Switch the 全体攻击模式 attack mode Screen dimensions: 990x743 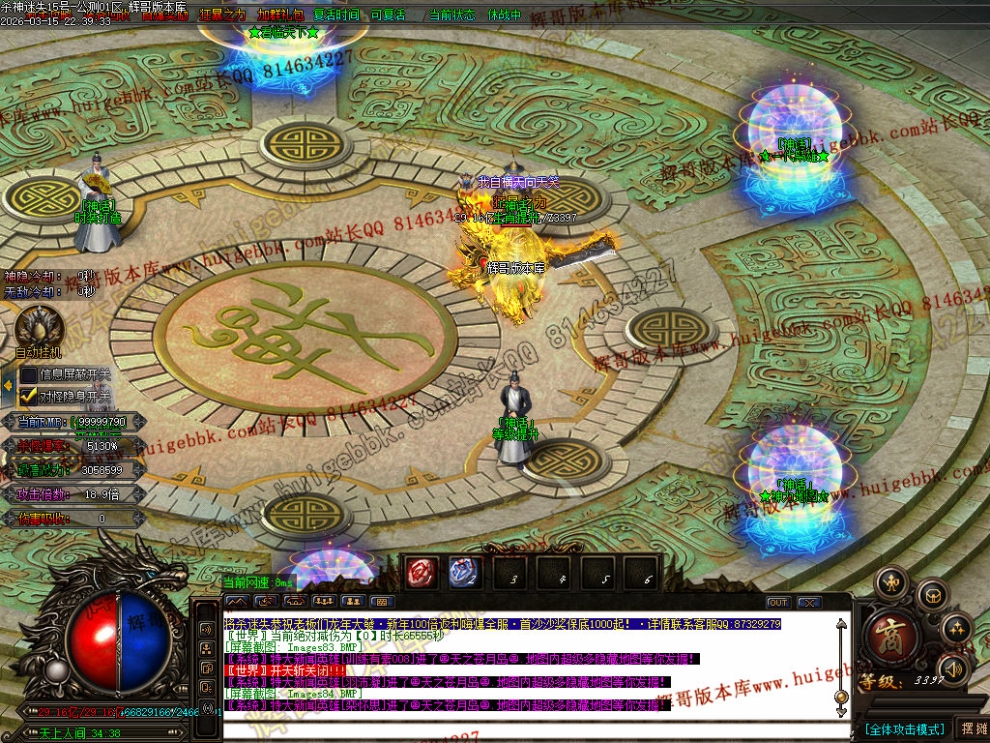pyautogui.click(x=904, y=729)
